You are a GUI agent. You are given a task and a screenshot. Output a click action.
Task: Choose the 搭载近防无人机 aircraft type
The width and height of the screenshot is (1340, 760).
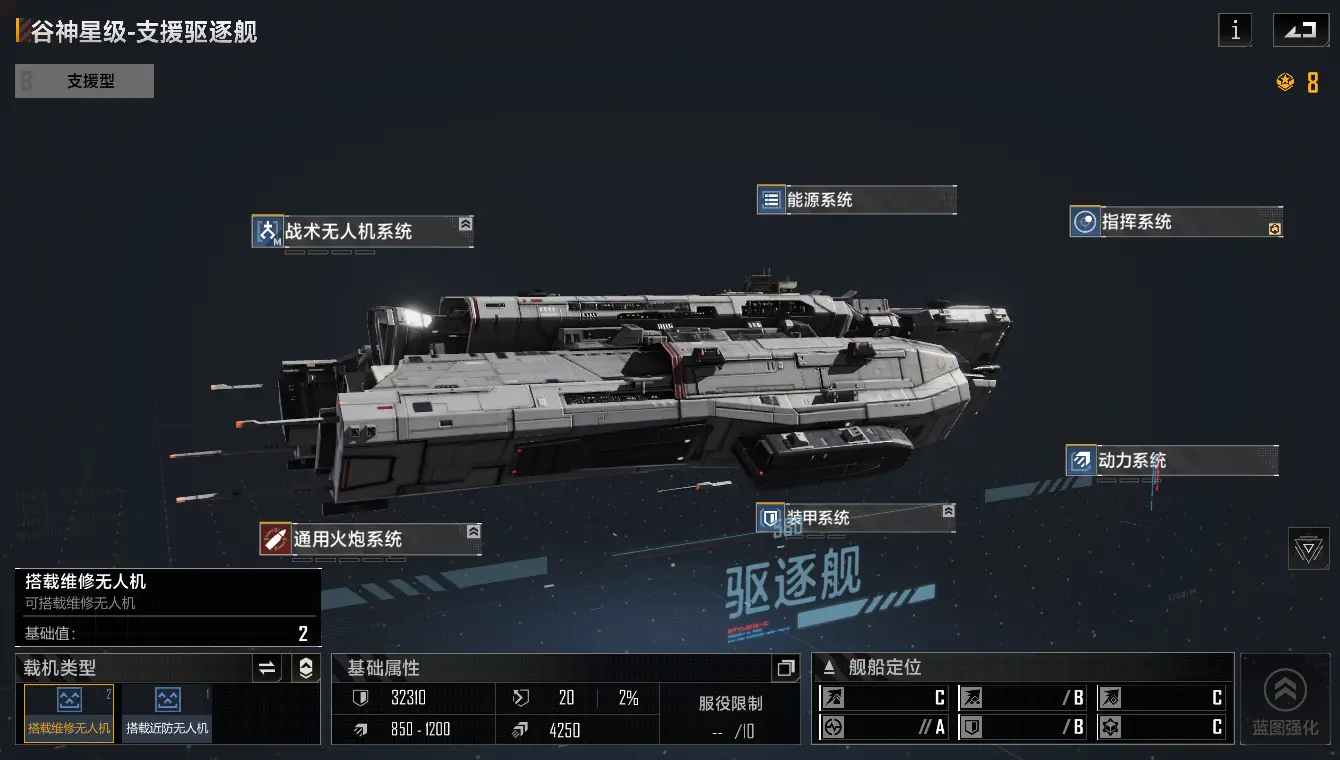(167, 713)
